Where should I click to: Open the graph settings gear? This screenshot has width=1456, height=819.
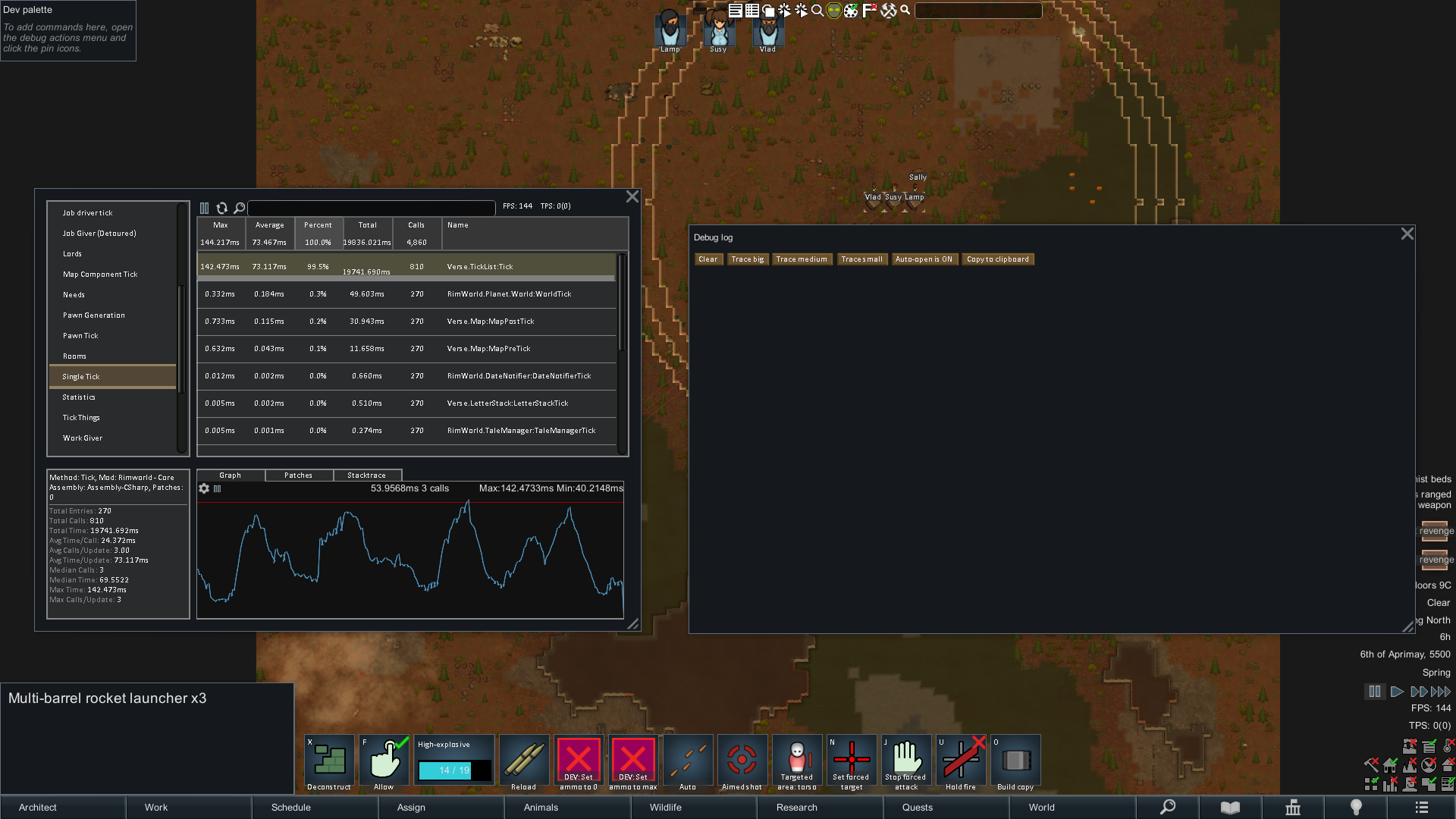(x=204, y=488)
